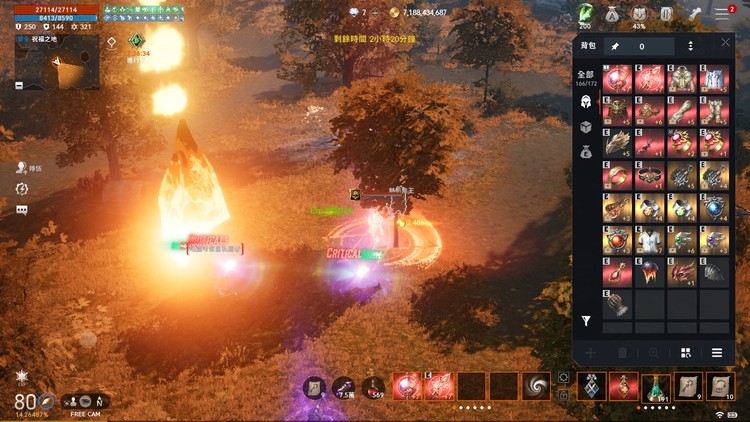Click the inventory list view button
The height and width of the screenshot is (422, 750).
(717, 353)
